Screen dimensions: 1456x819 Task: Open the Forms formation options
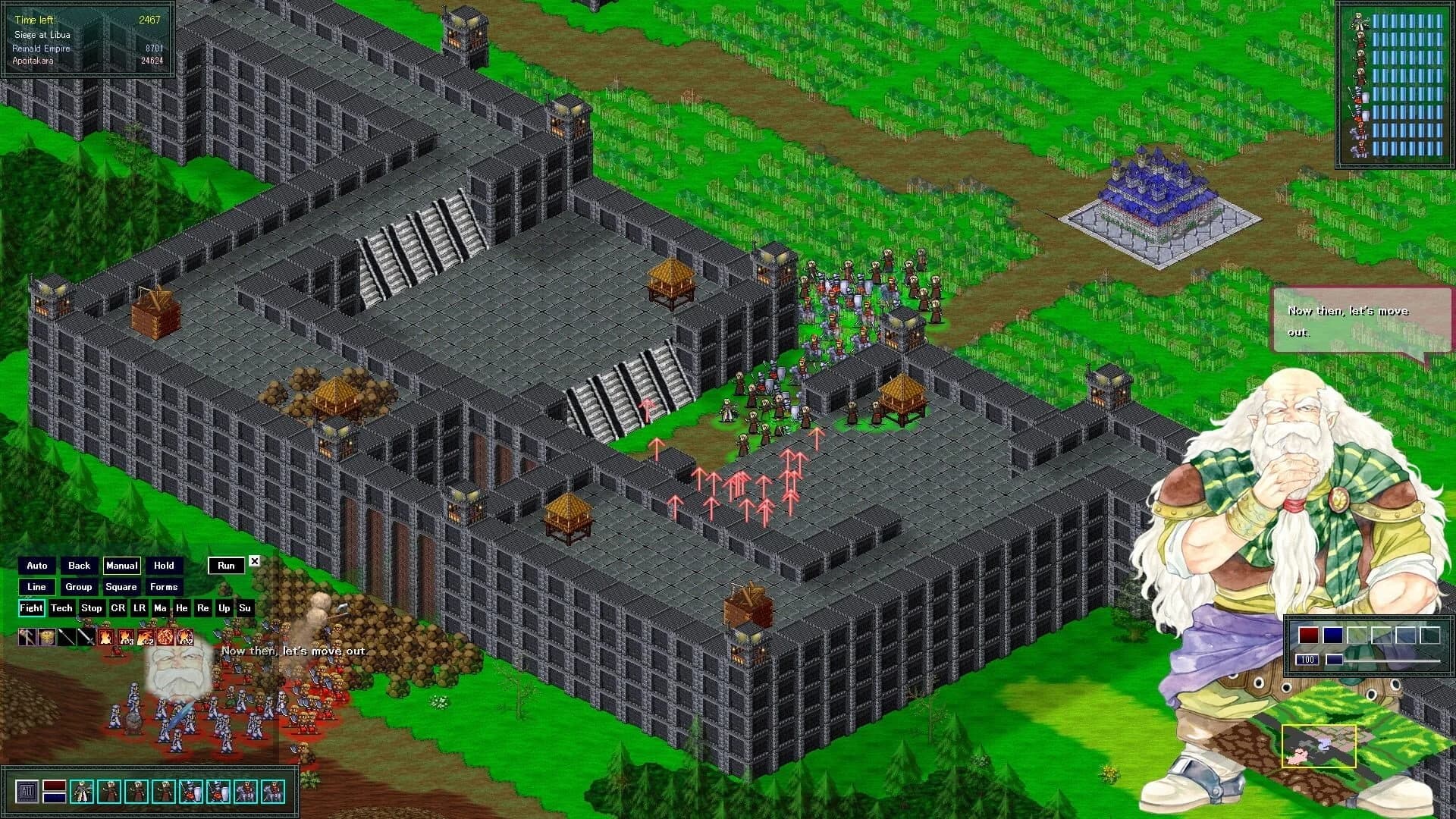[165, 586]
